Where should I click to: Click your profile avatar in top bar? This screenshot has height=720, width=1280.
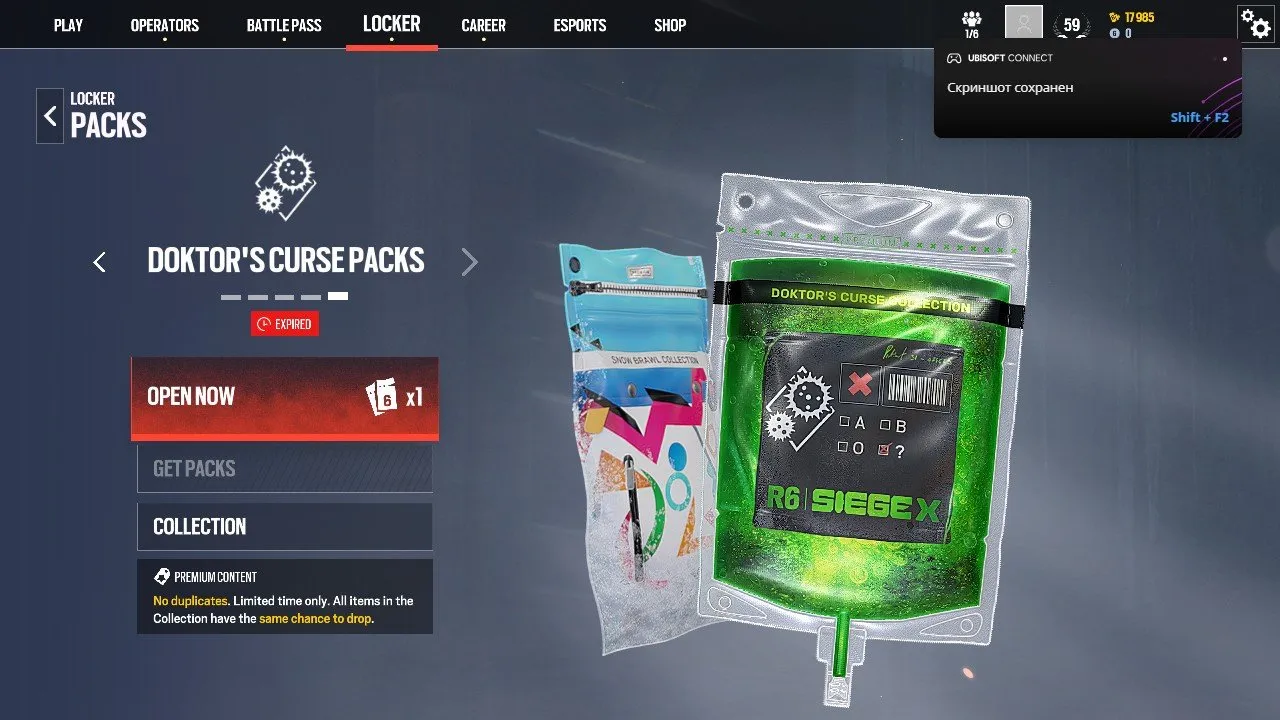(1021, 22)
